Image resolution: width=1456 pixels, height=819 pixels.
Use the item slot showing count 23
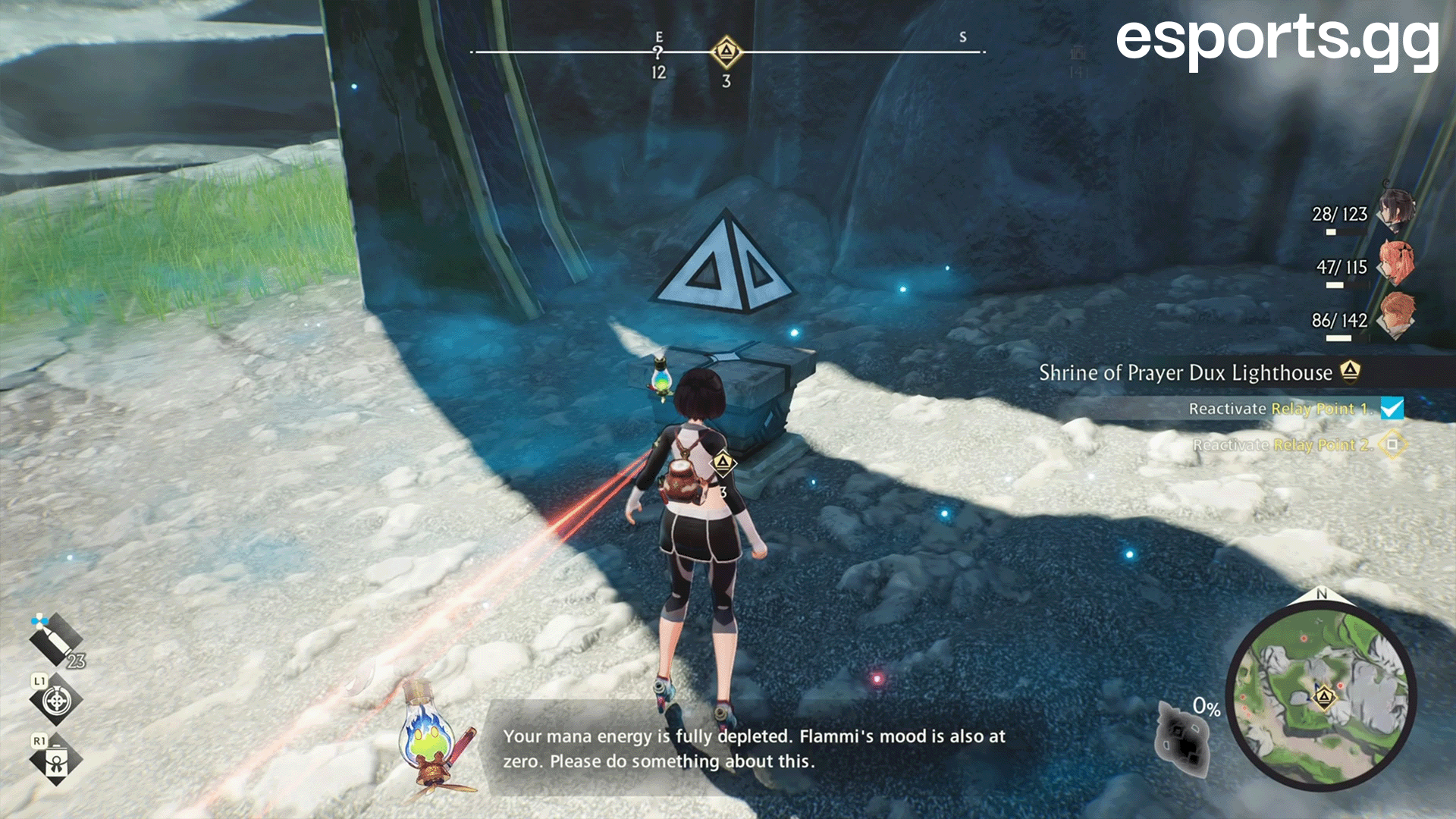pyautogui.click(x=56, y=639)
